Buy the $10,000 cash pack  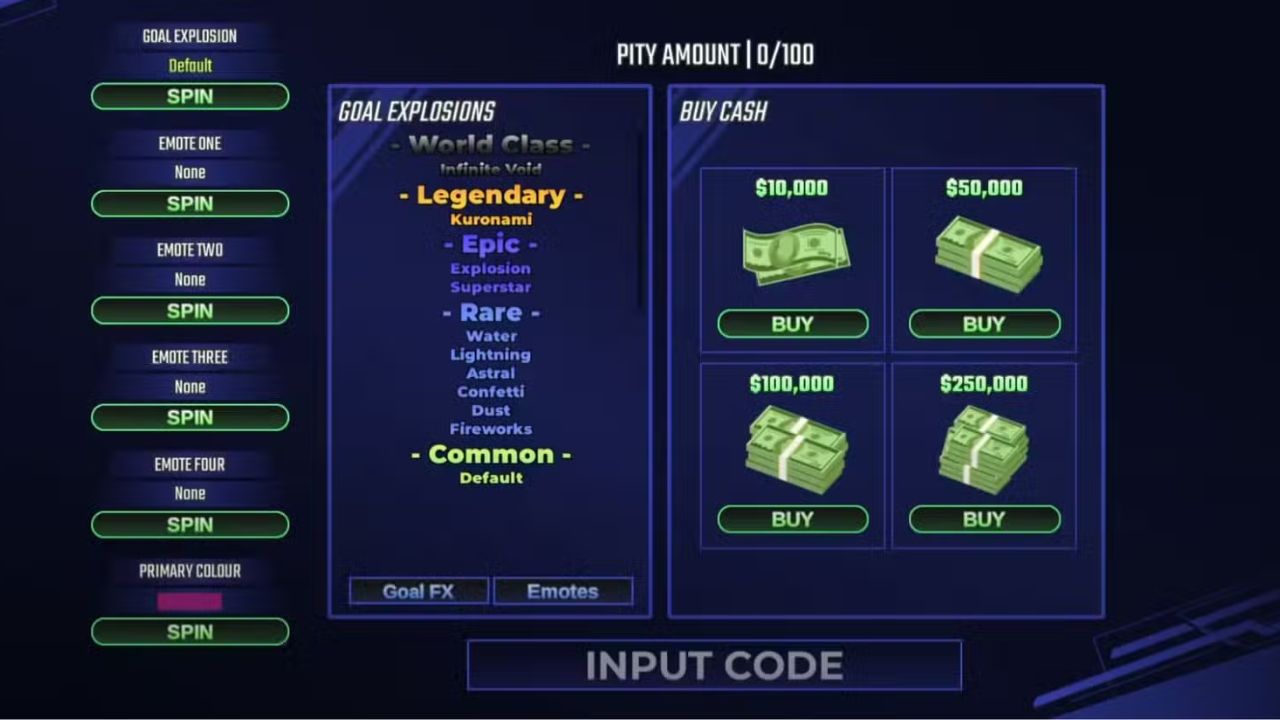coord(793,323)
